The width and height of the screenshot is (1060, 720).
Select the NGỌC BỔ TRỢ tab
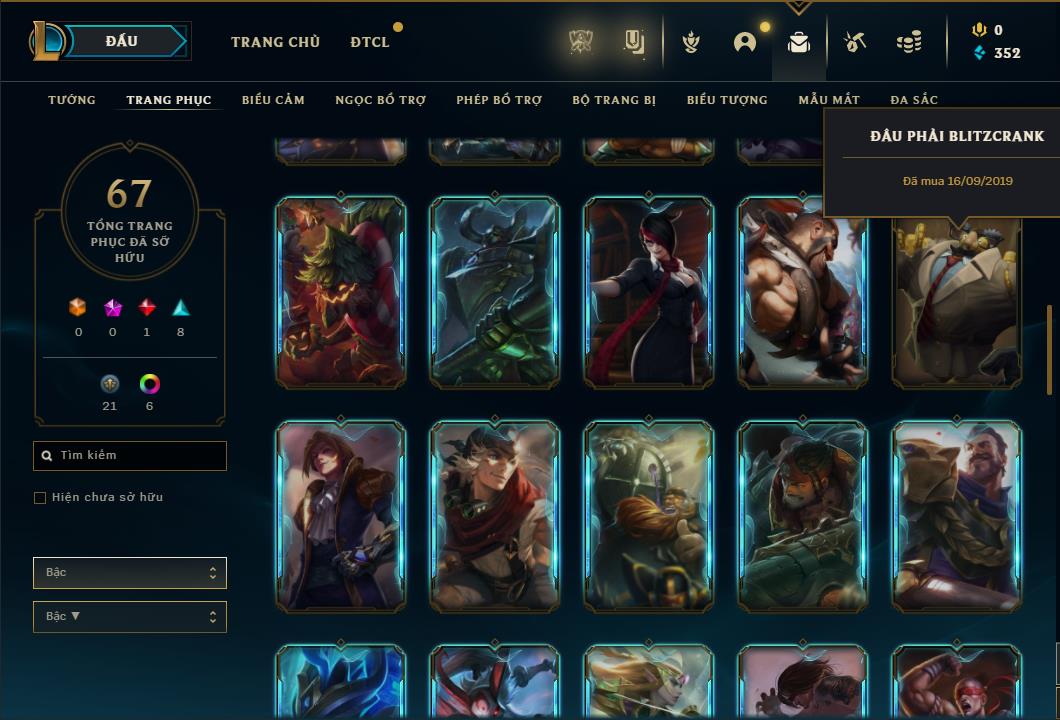380,100
